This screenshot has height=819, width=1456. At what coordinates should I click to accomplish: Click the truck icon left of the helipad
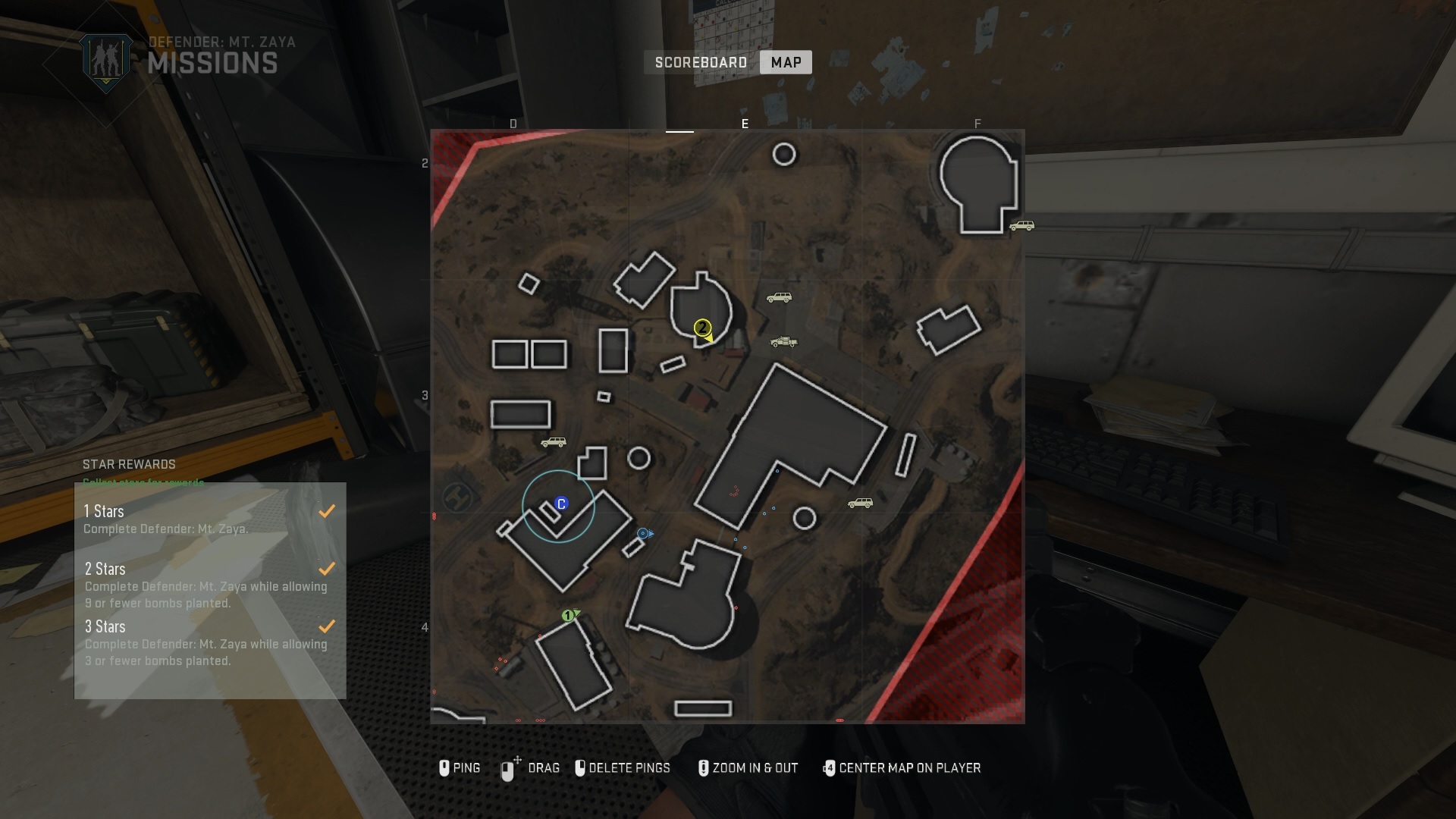tap(554, 441)
